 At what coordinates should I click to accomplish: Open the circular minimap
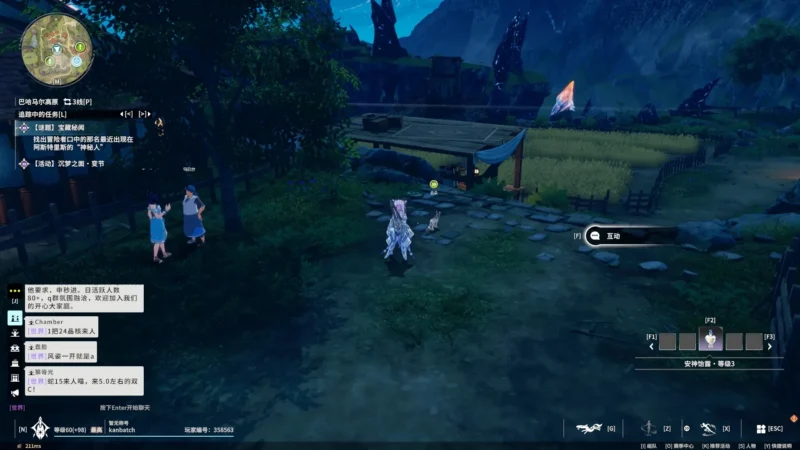tap(55, 49)
